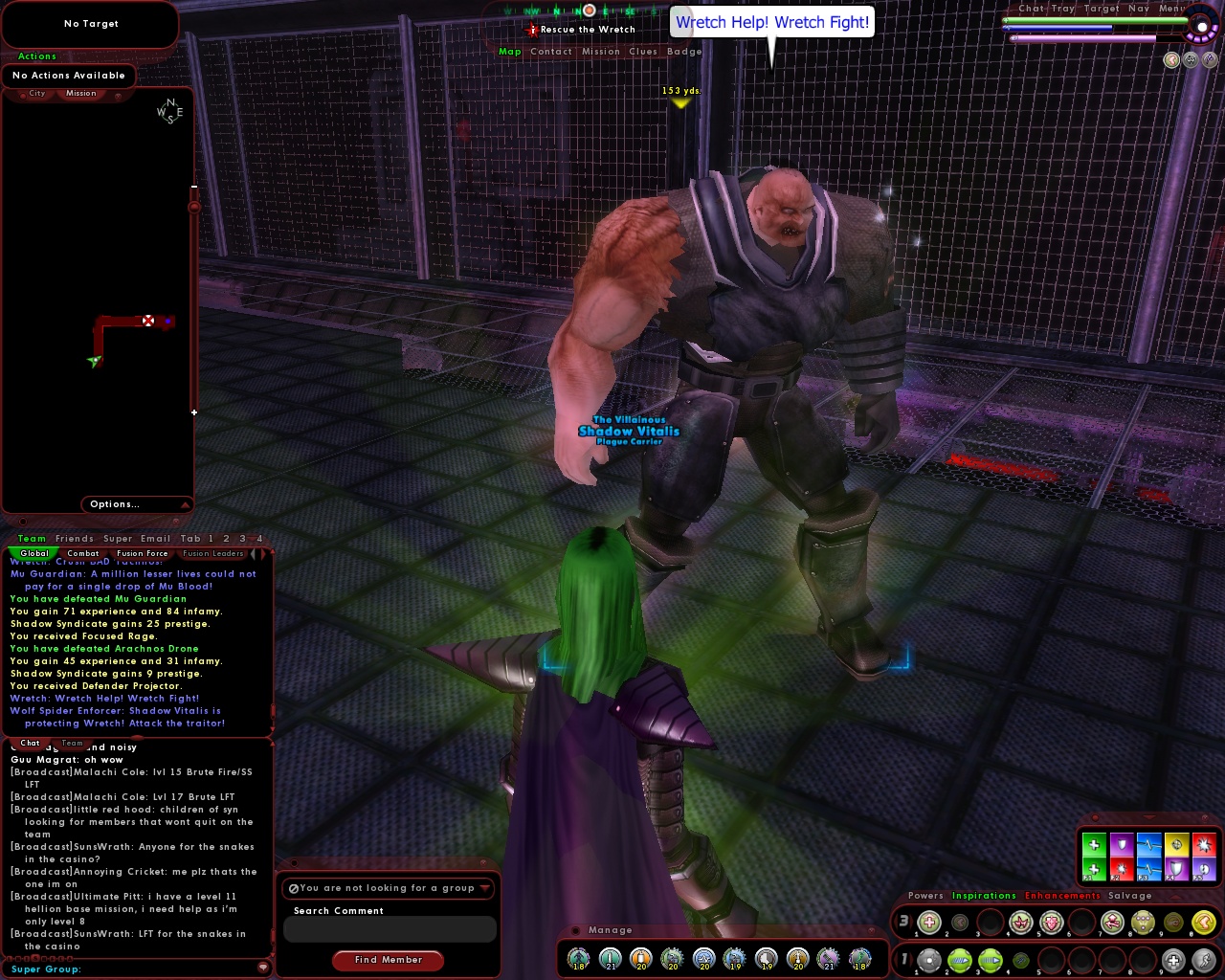The height and width of the screenshot is (980, 1225).
Task: Click the Rest power icon with the white cross
Action: (x=1174, y=959)
